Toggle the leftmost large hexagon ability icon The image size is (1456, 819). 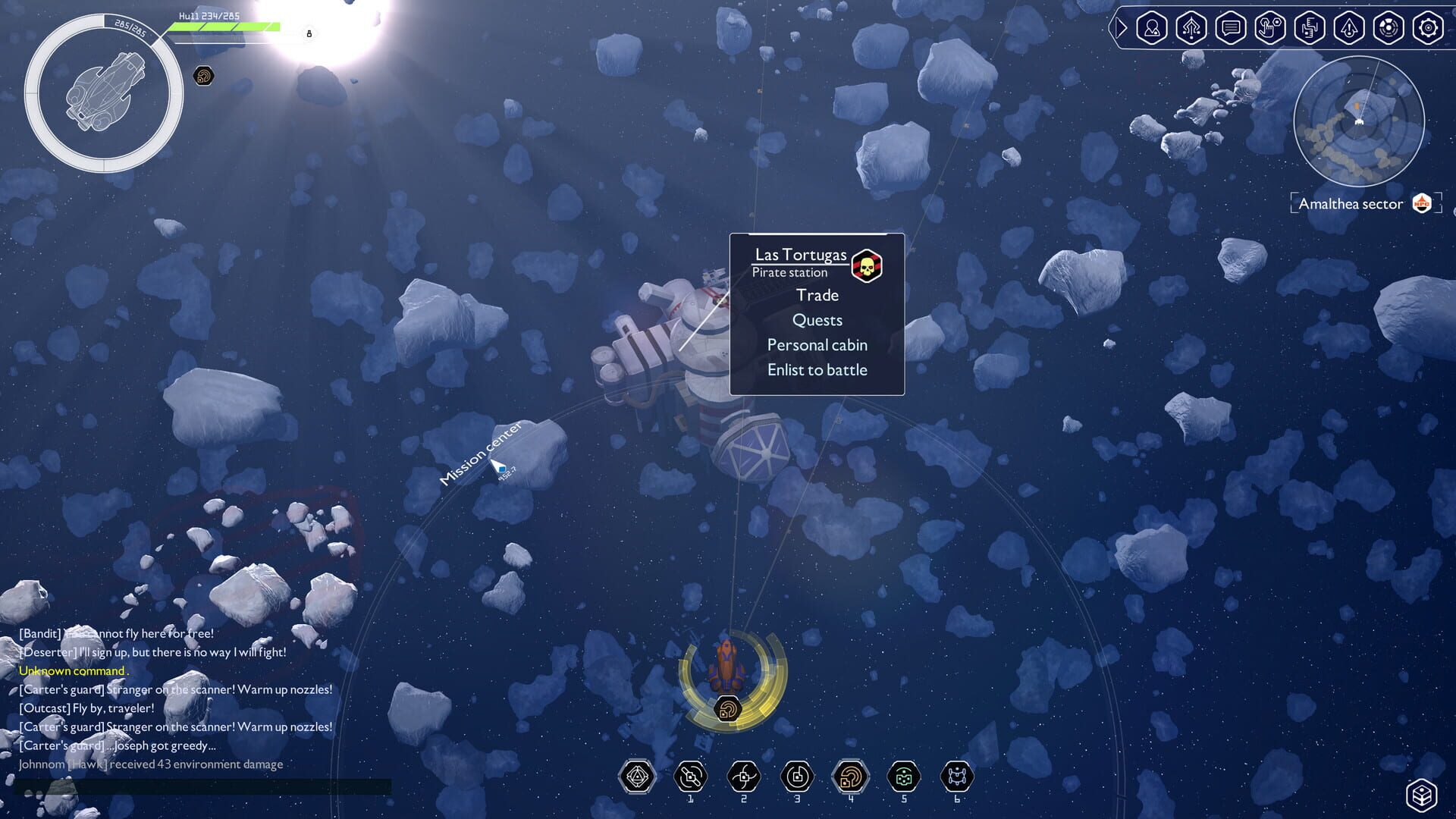click(638, 776)
